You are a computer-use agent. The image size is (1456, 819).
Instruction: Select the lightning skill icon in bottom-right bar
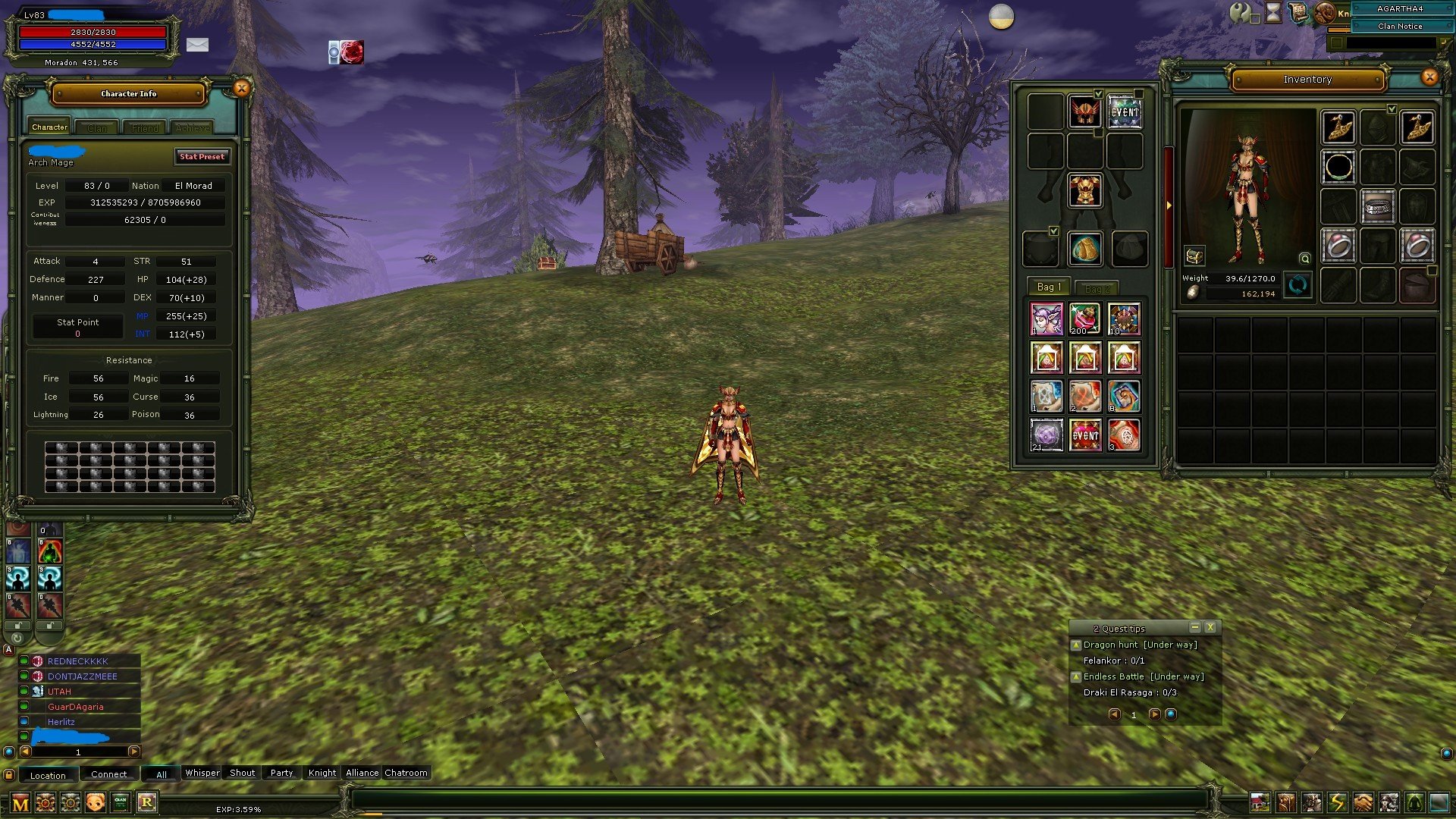tap(1337, 802)
